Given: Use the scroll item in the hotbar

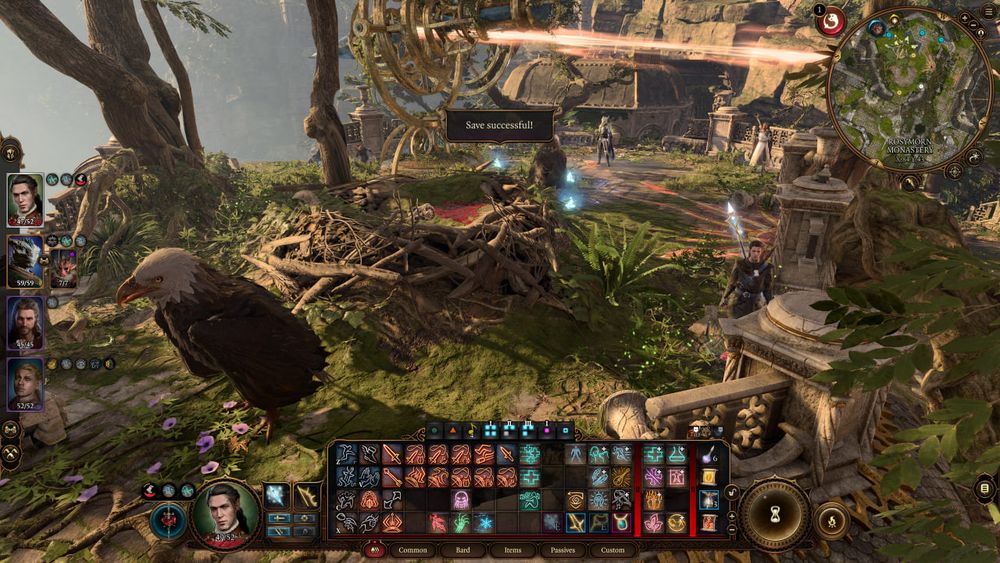Looking at the screenshot, I should coord(709,477).
